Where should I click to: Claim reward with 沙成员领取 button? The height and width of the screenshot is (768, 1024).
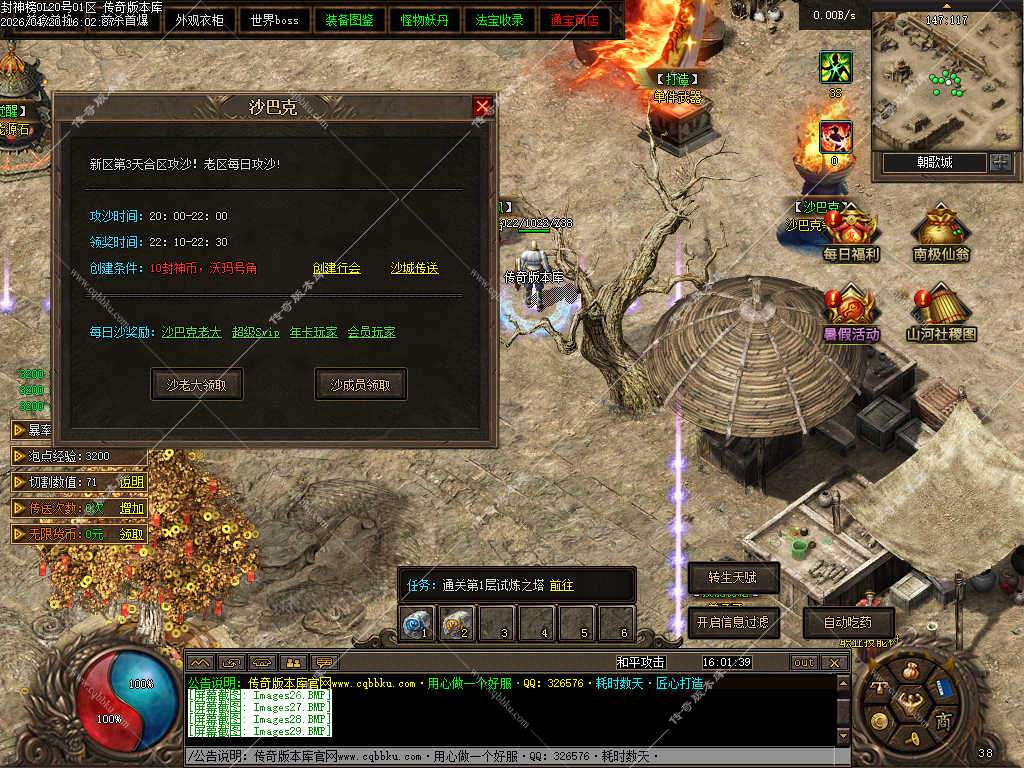coord(361,384)
